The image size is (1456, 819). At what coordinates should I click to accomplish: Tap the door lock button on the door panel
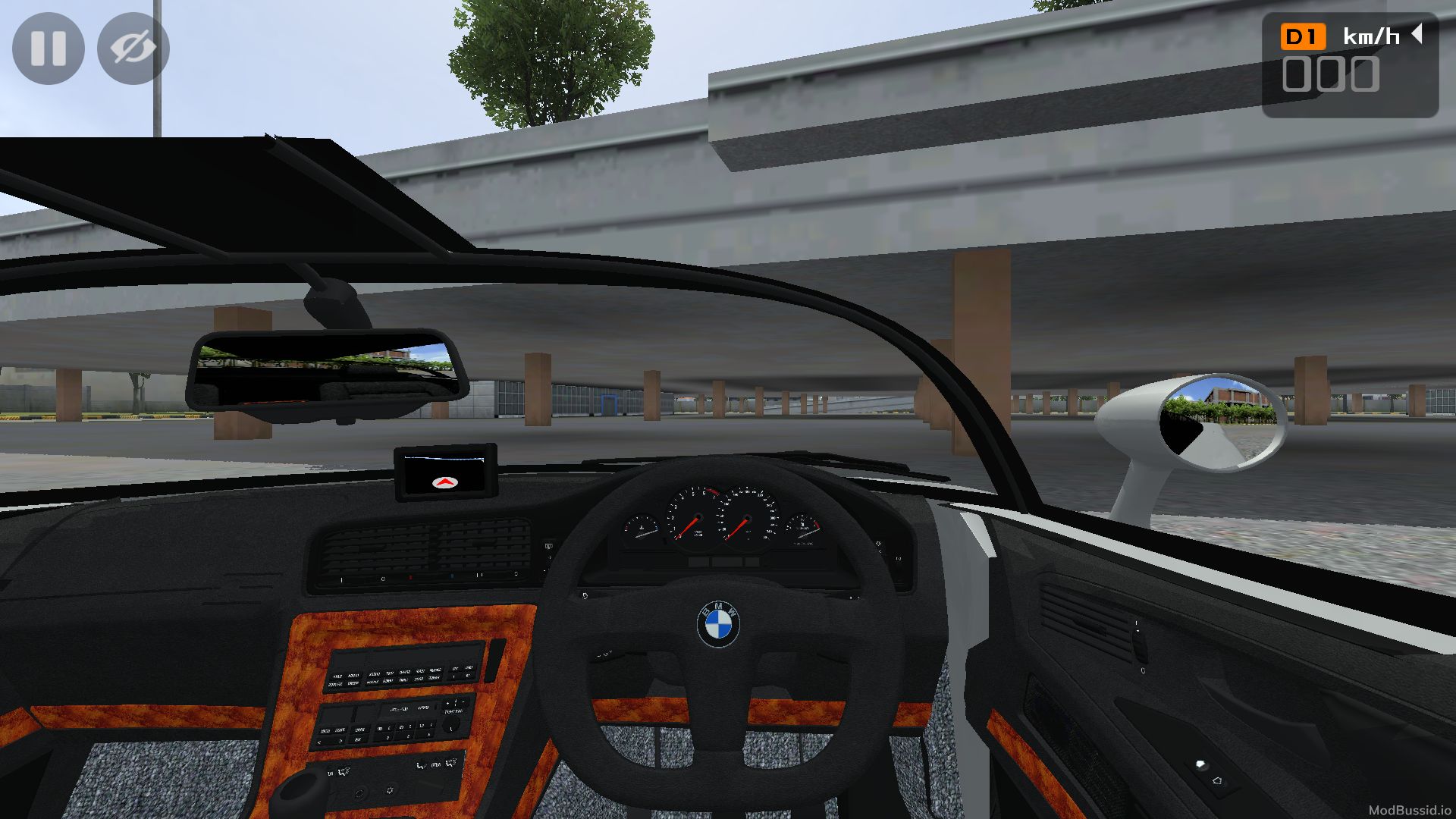click(1199, 766)
